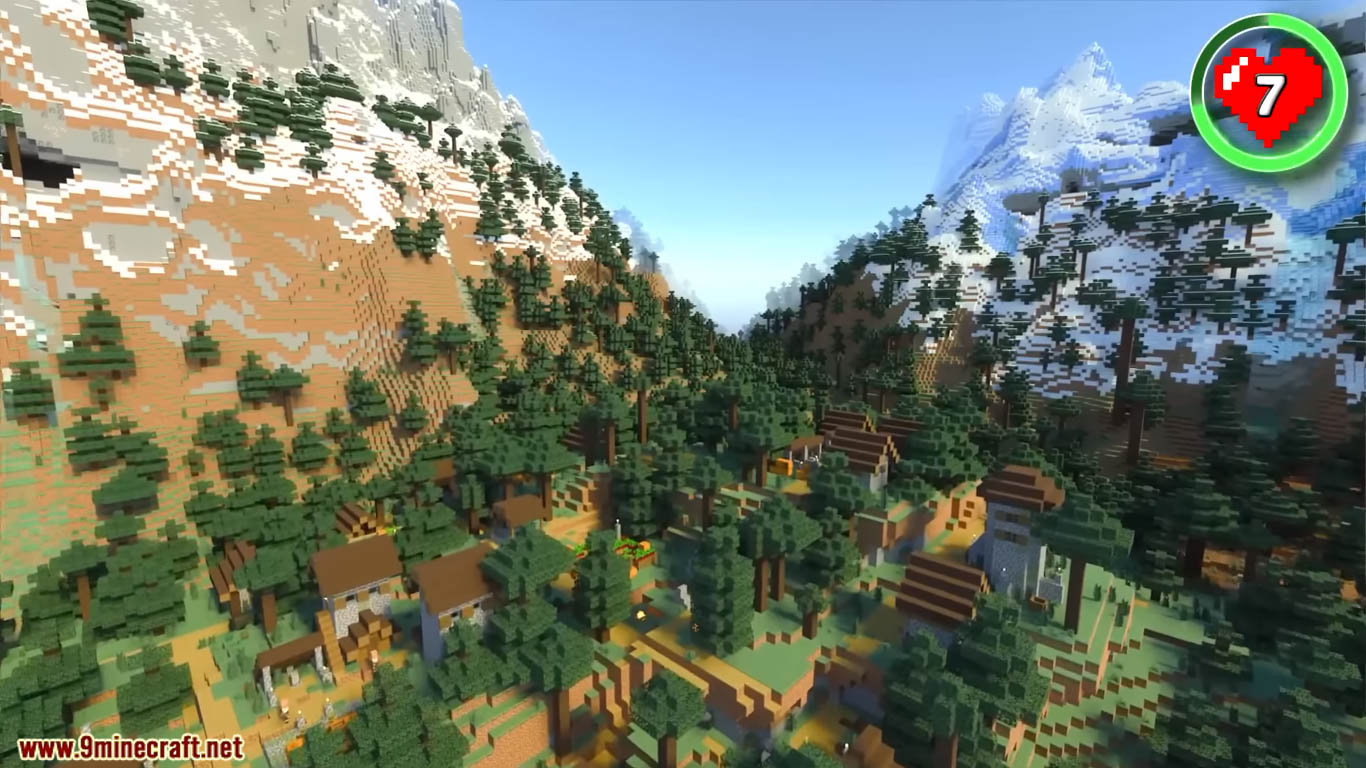Click the lantern glowing near the village path
This screenshot has width=1366, height=768.
pos(640,614)
